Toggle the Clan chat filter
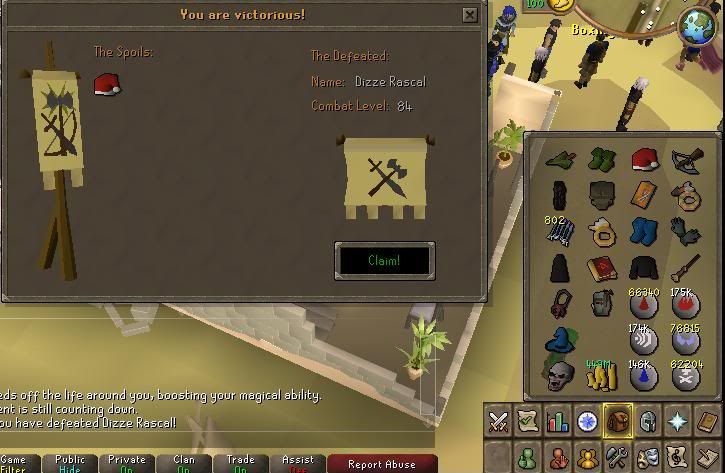Screen dimensions: 725x473 pyautogui.click(x=184, y=464)
